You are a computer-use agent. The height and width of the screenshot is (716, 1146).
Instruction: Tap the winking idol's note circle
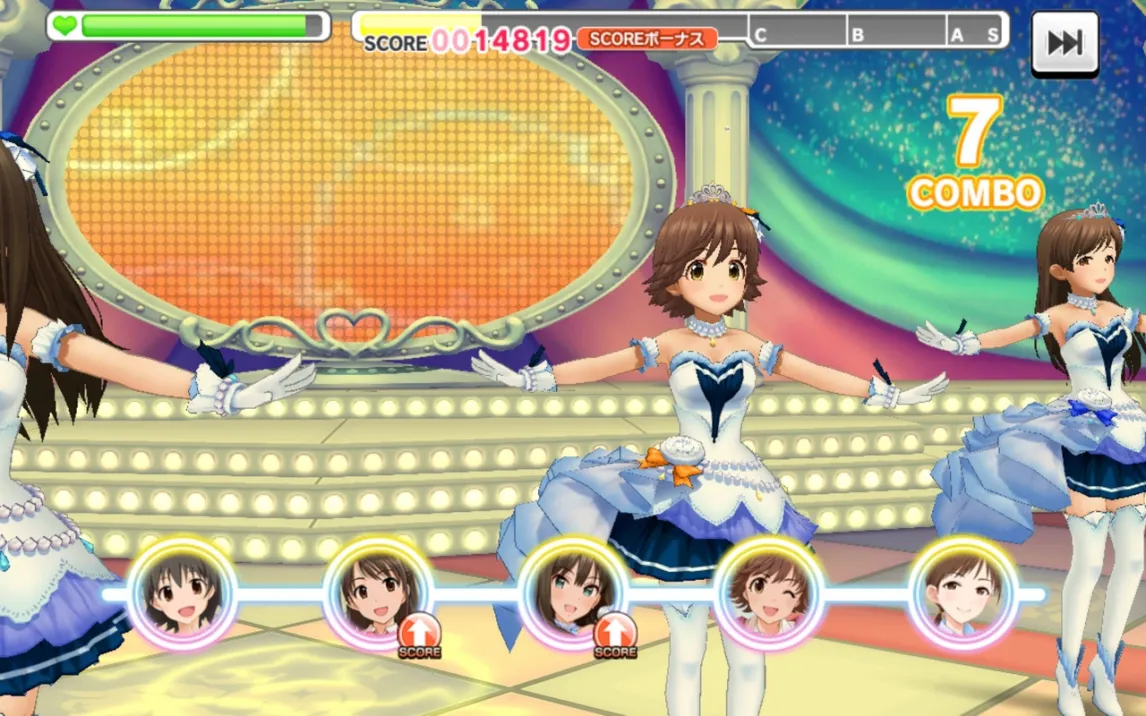click(768, 593)
